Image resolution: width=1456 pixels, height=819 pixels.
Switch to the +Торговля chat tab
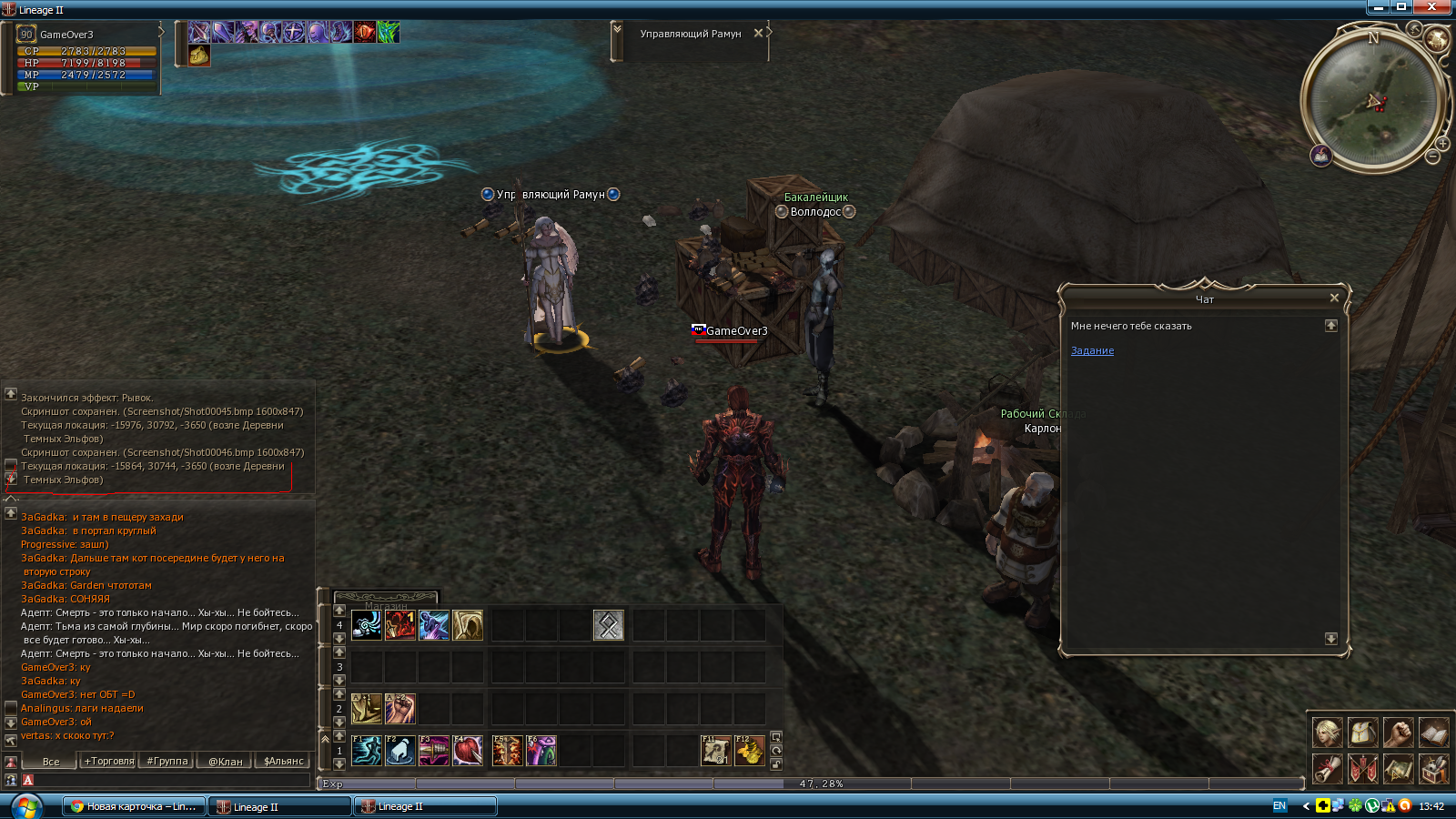(x=109, y=761)
